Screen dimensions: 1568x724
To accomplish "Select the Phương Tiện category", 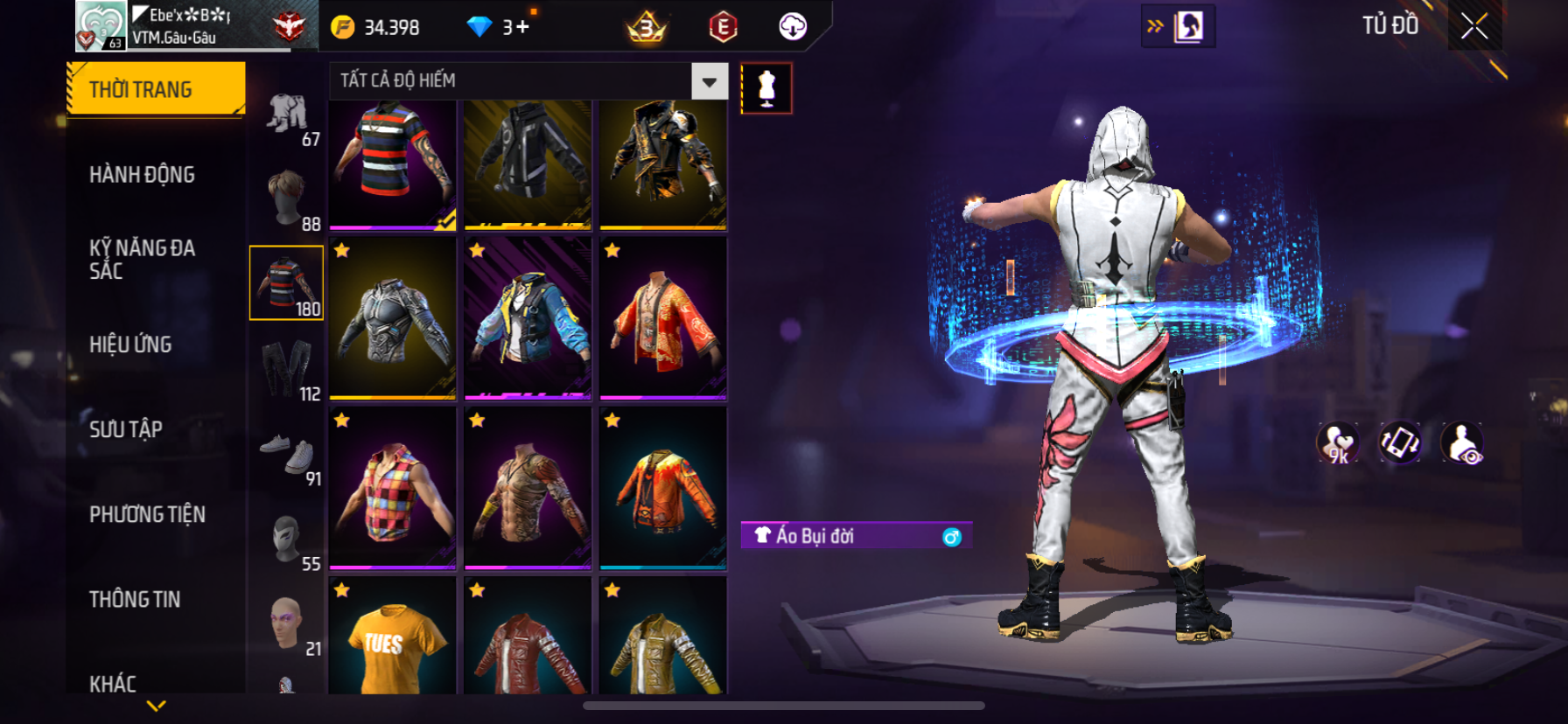I will [147, 514].
